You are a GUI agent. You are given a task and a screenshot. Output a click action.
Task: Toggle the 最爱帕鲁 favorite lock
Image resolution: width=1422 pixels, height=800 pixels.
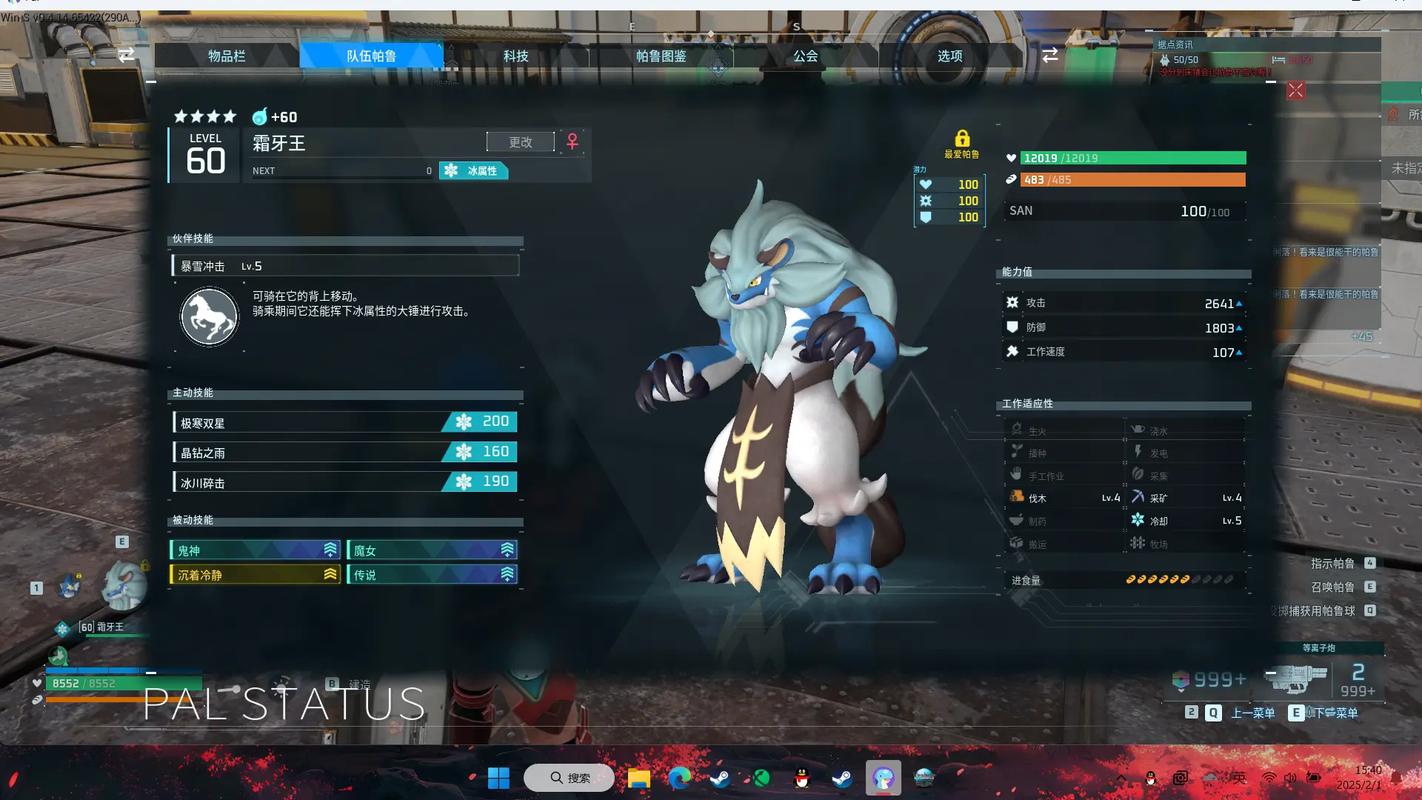point(963,136)
